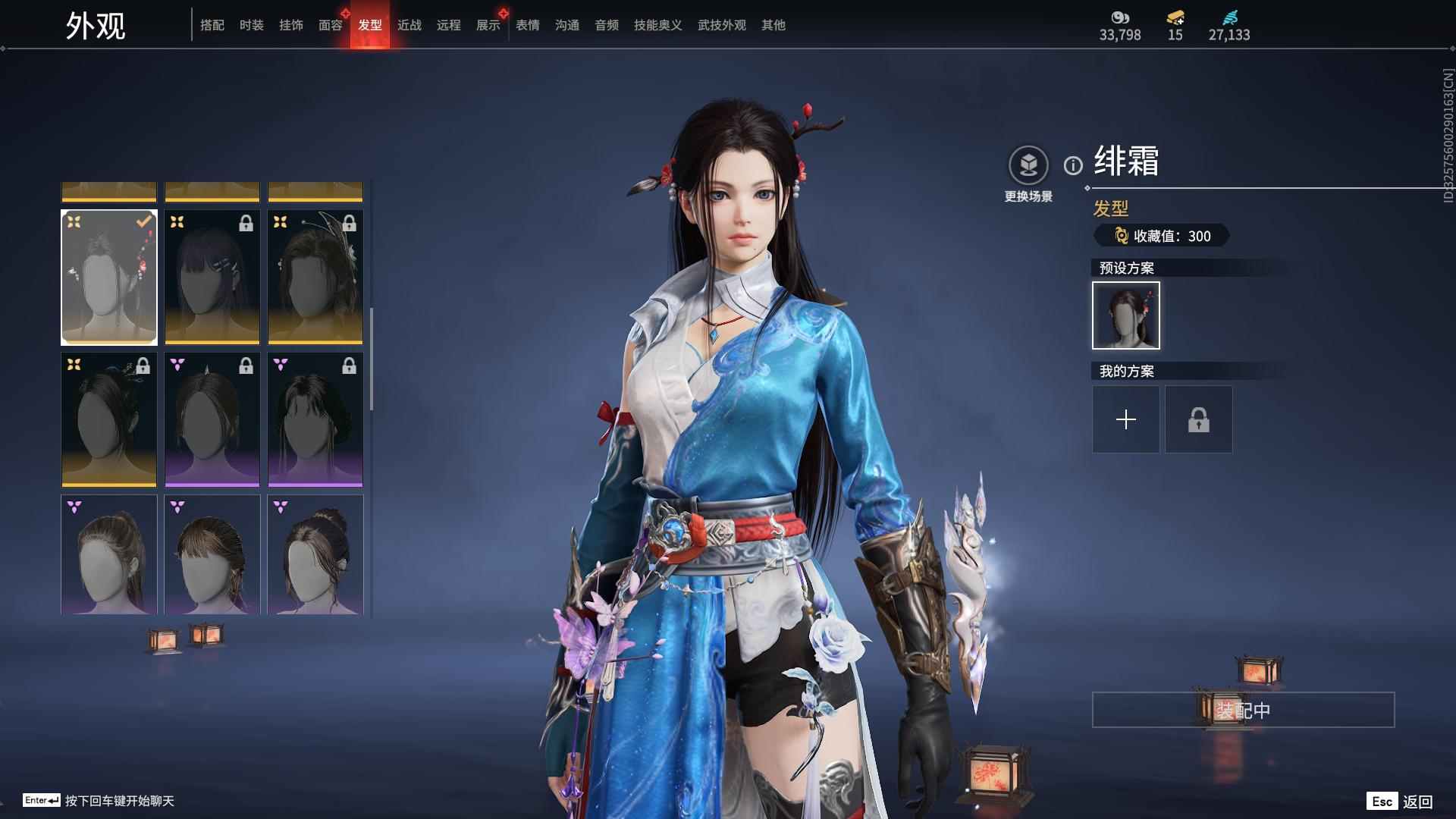Switch to the 武技外观 tab
Screen dimensions: 1456x819
pos(721,25)
